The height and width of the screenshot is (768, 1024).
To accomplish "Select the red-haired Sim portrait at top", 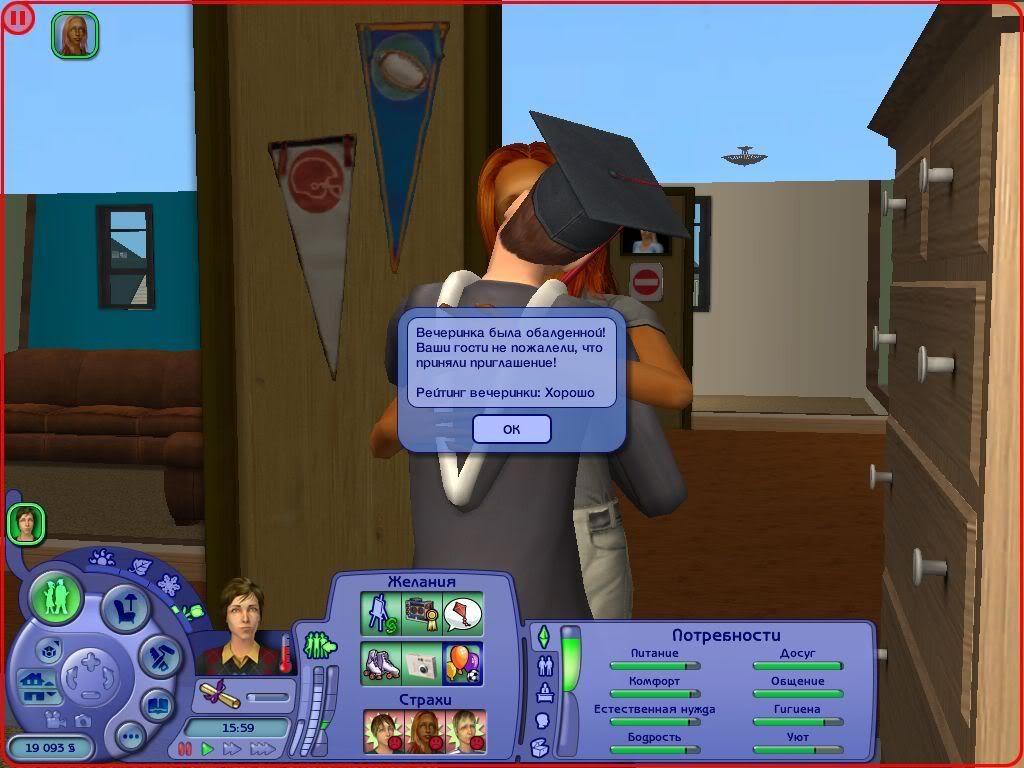I will point(75,34).
